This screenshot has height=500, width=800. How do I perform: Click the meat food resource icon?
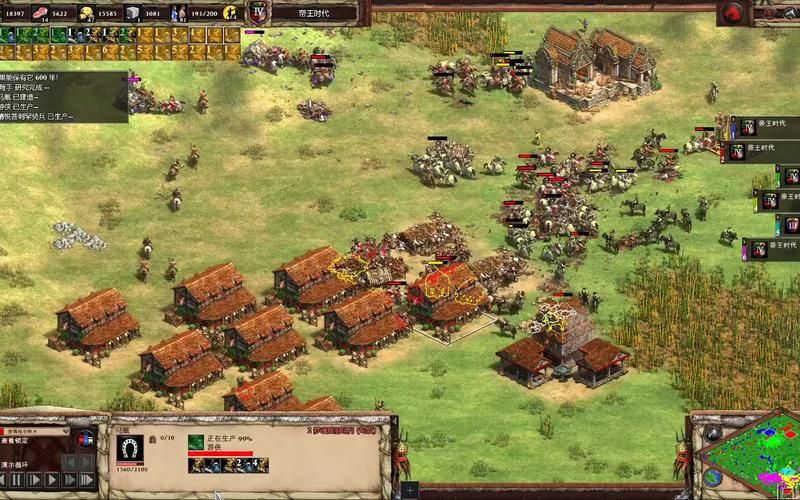41,13
